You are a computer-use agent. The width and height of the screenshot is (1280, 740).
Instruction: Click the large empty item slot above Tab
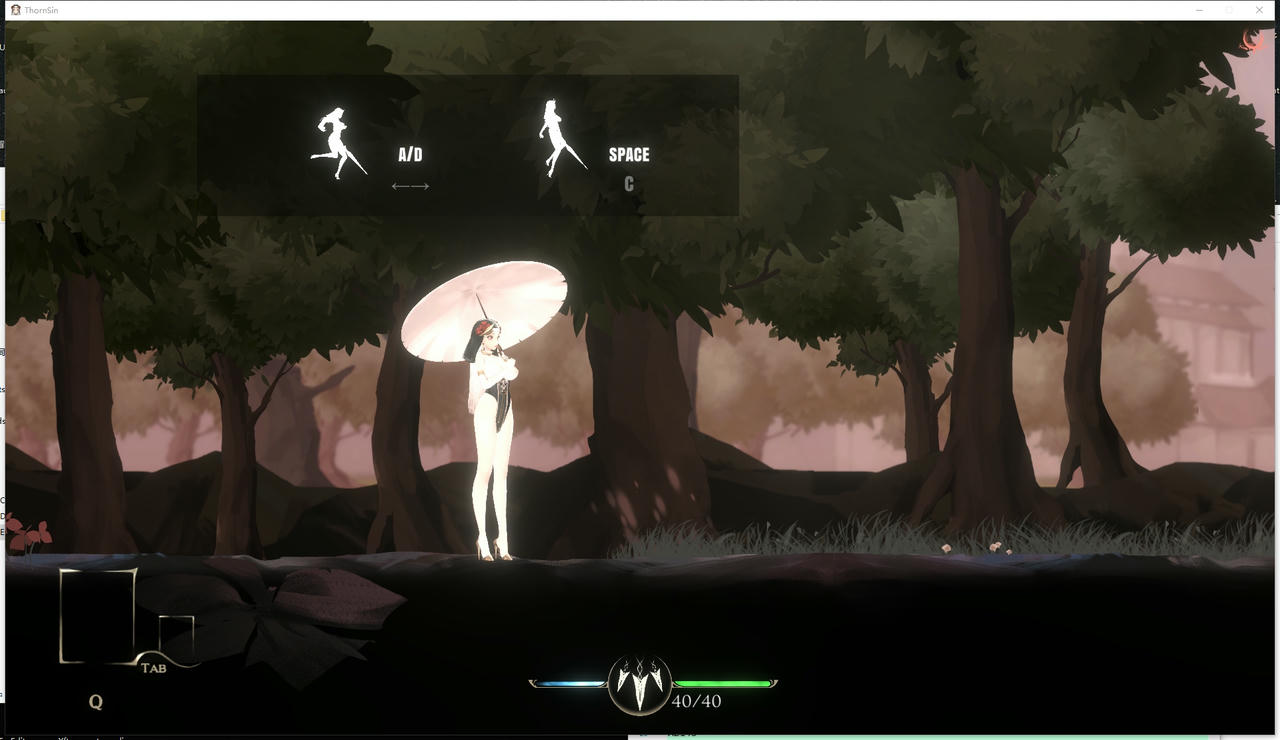click(x=96, y=614)
